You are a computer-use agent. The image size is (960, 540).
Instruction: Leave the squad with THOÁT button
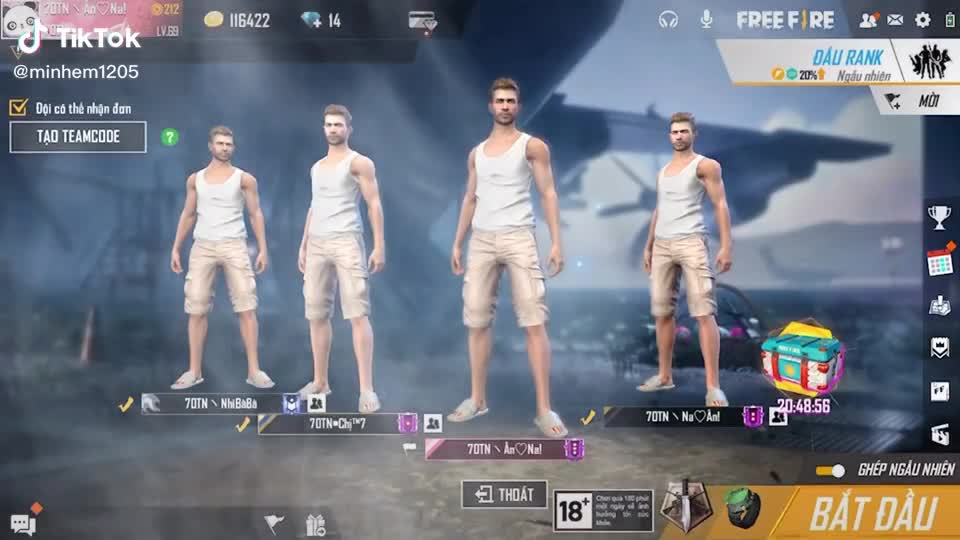pyautogui.click(x=505, y=494)
